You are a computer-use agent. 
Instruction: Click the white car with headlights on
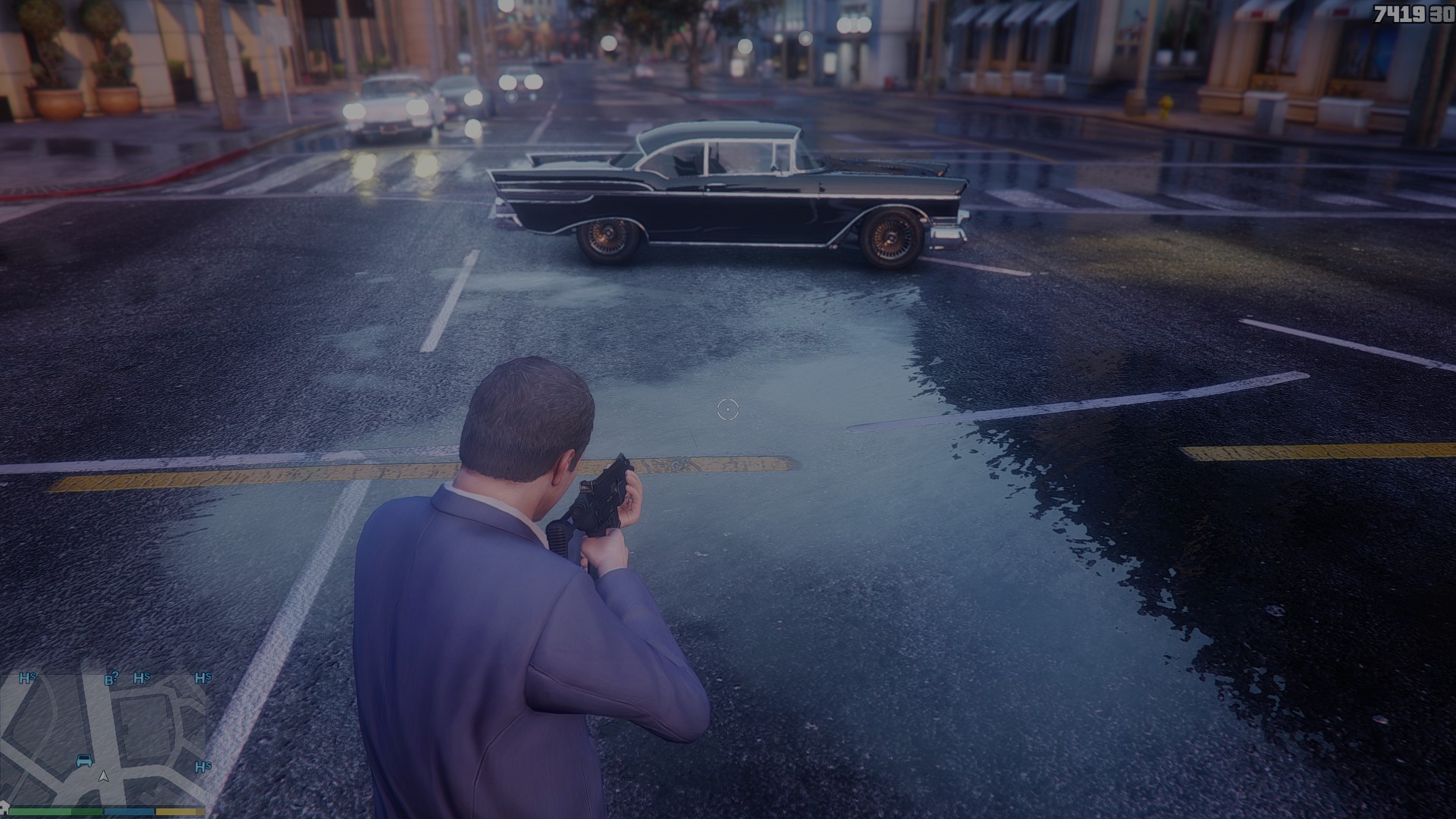click(x=387, y=102)
